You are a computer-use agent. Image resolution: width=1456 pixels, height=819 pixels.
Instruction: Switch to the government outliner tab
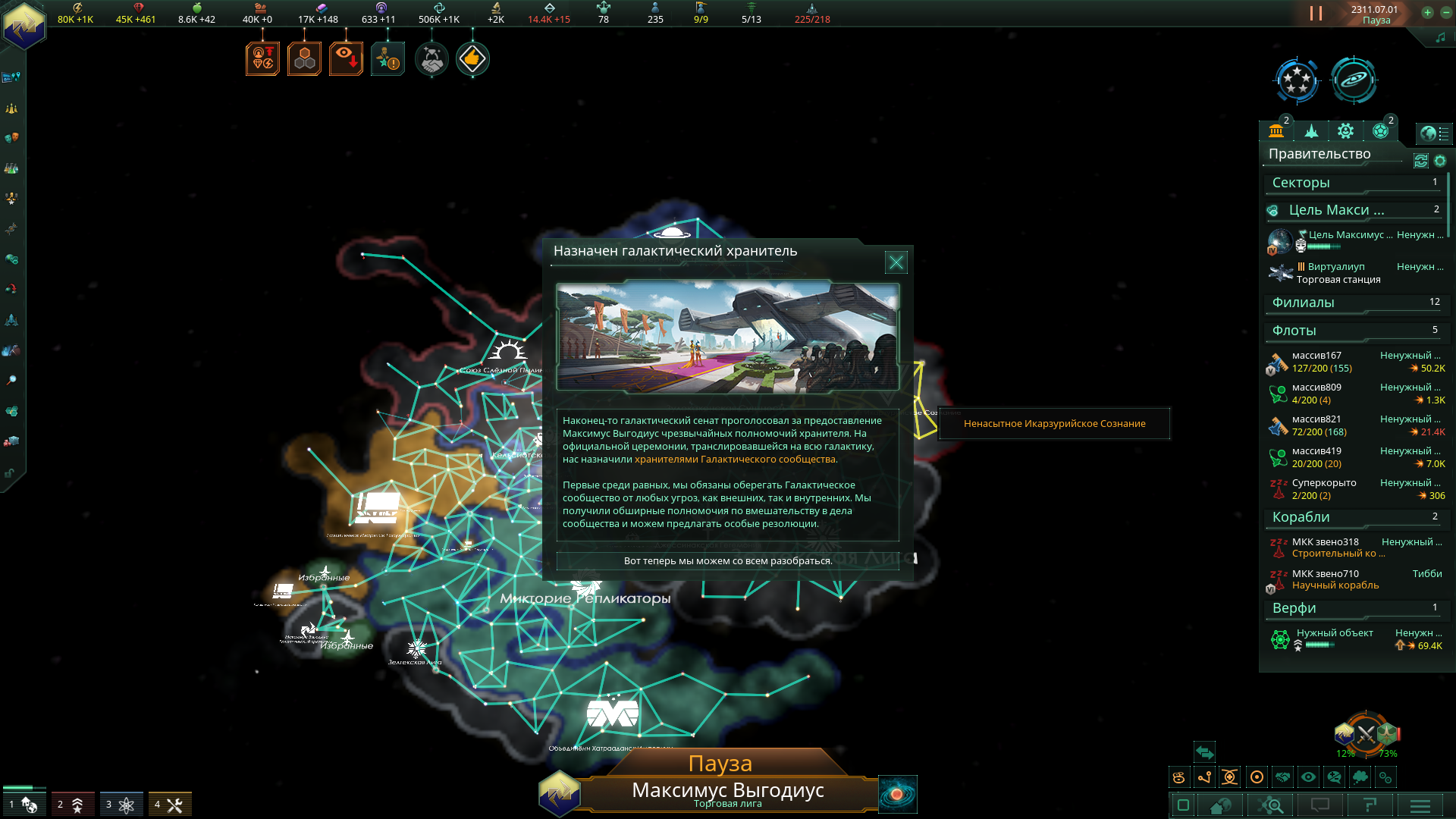pyautogui.click(x=1276, y=131)
